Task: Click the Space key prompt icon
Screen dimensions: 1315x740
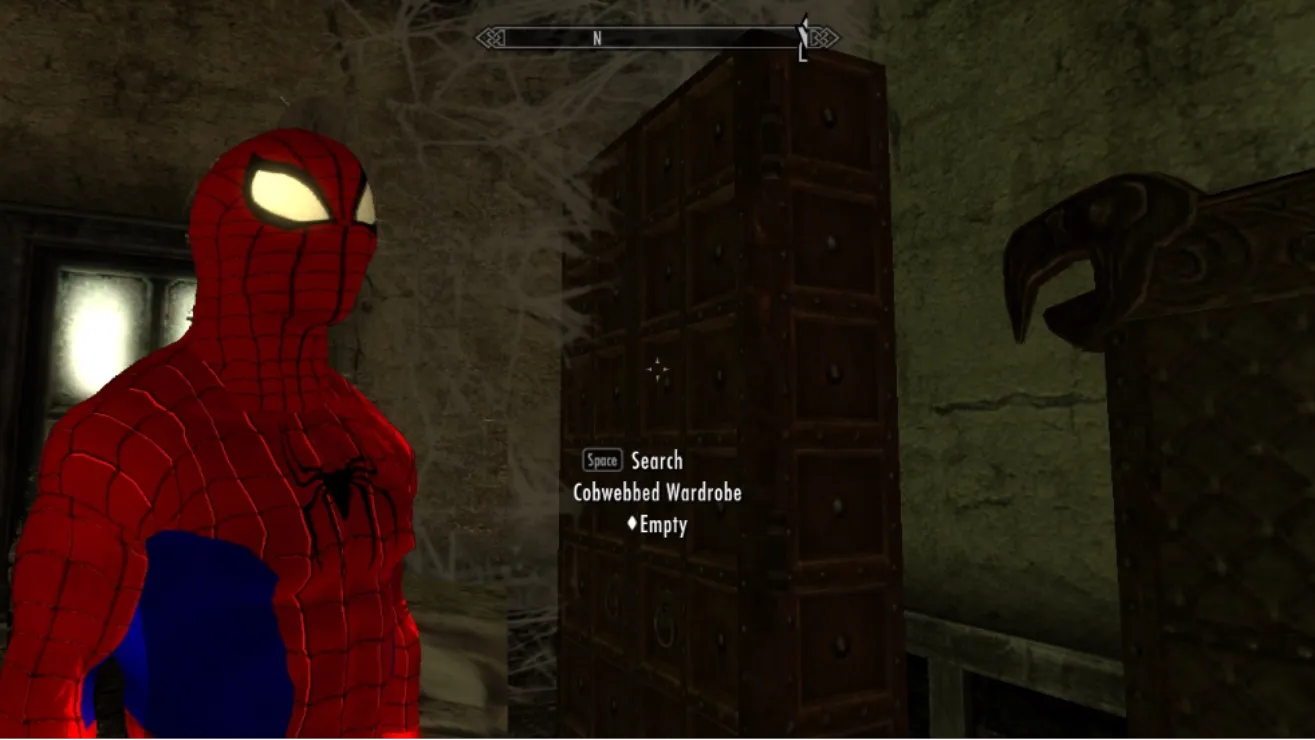Action: [603, 461]
